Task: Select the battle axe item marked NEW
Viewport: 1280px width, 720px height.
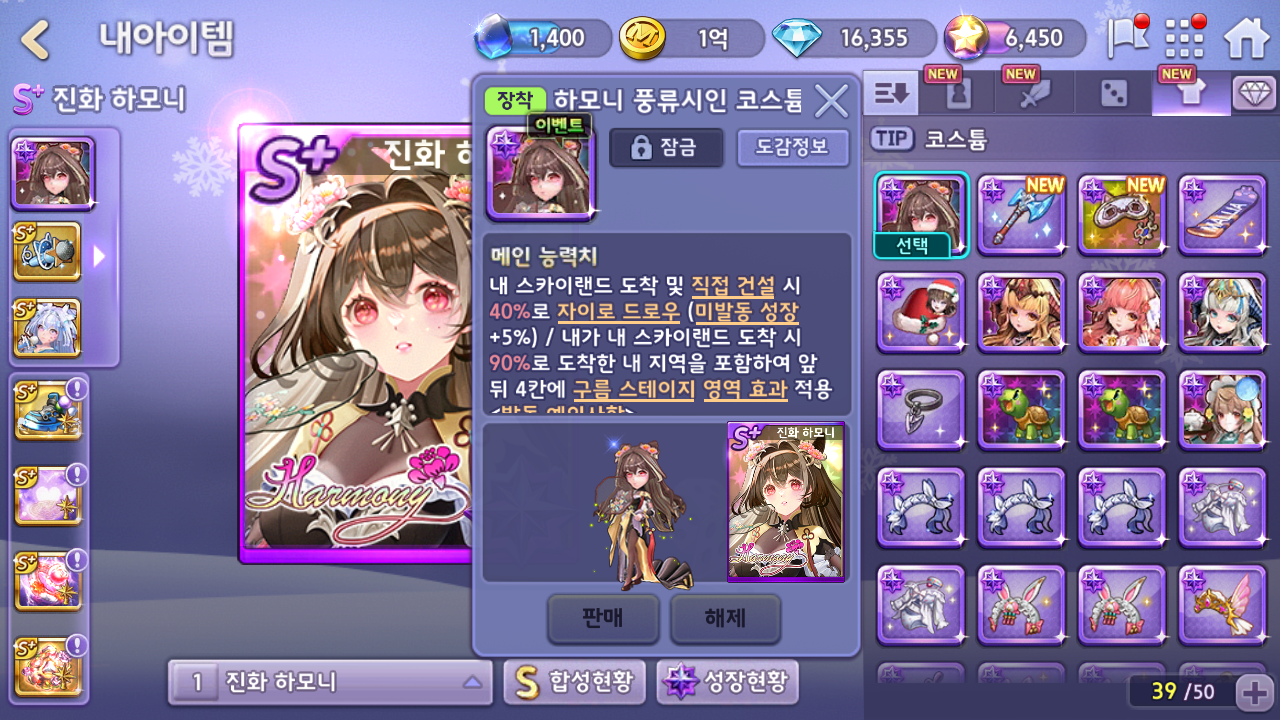Action: [1021, 214]
